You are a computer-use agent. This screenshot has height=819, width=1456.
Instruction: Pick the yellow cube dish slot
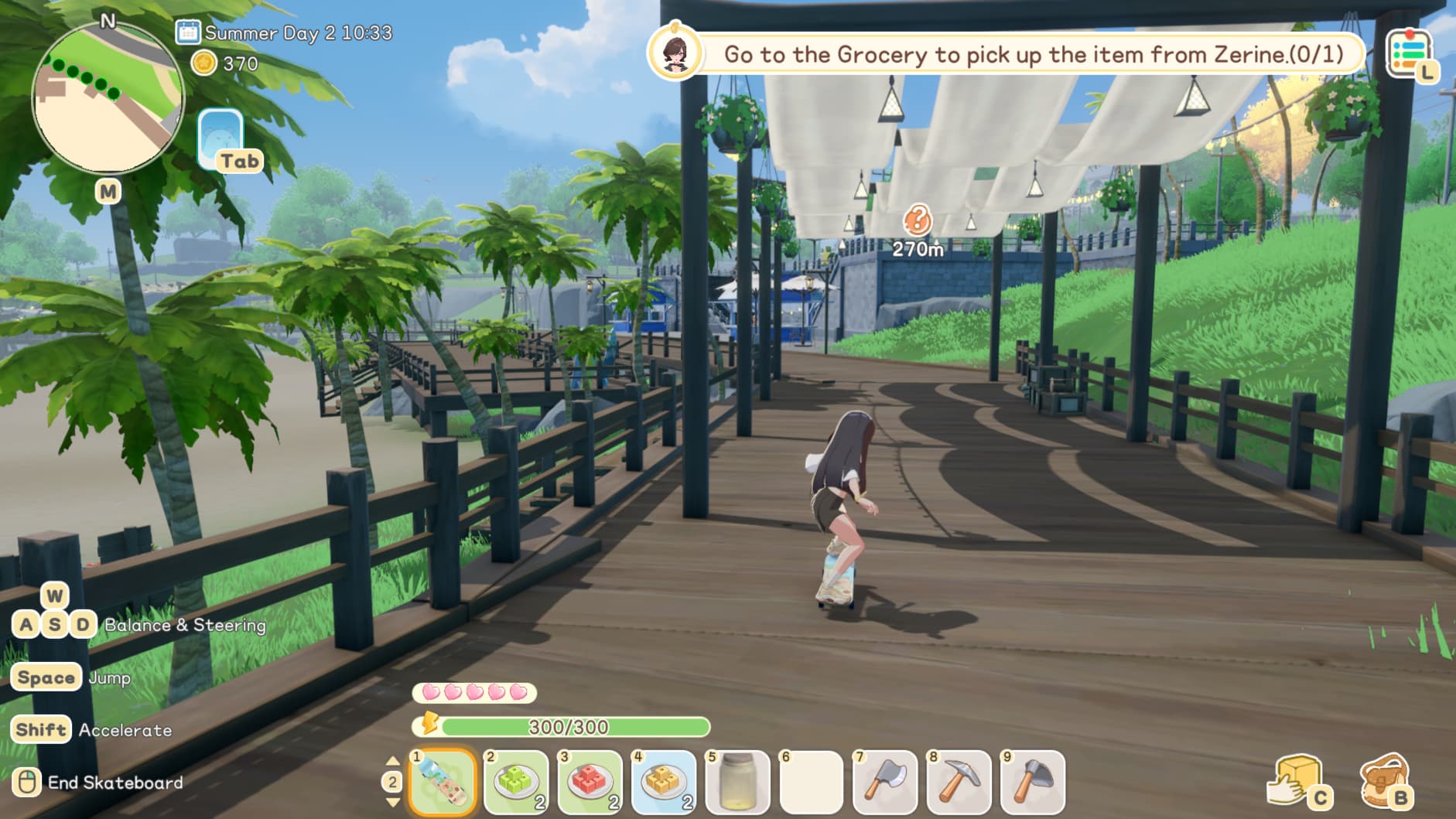[664, 782]
